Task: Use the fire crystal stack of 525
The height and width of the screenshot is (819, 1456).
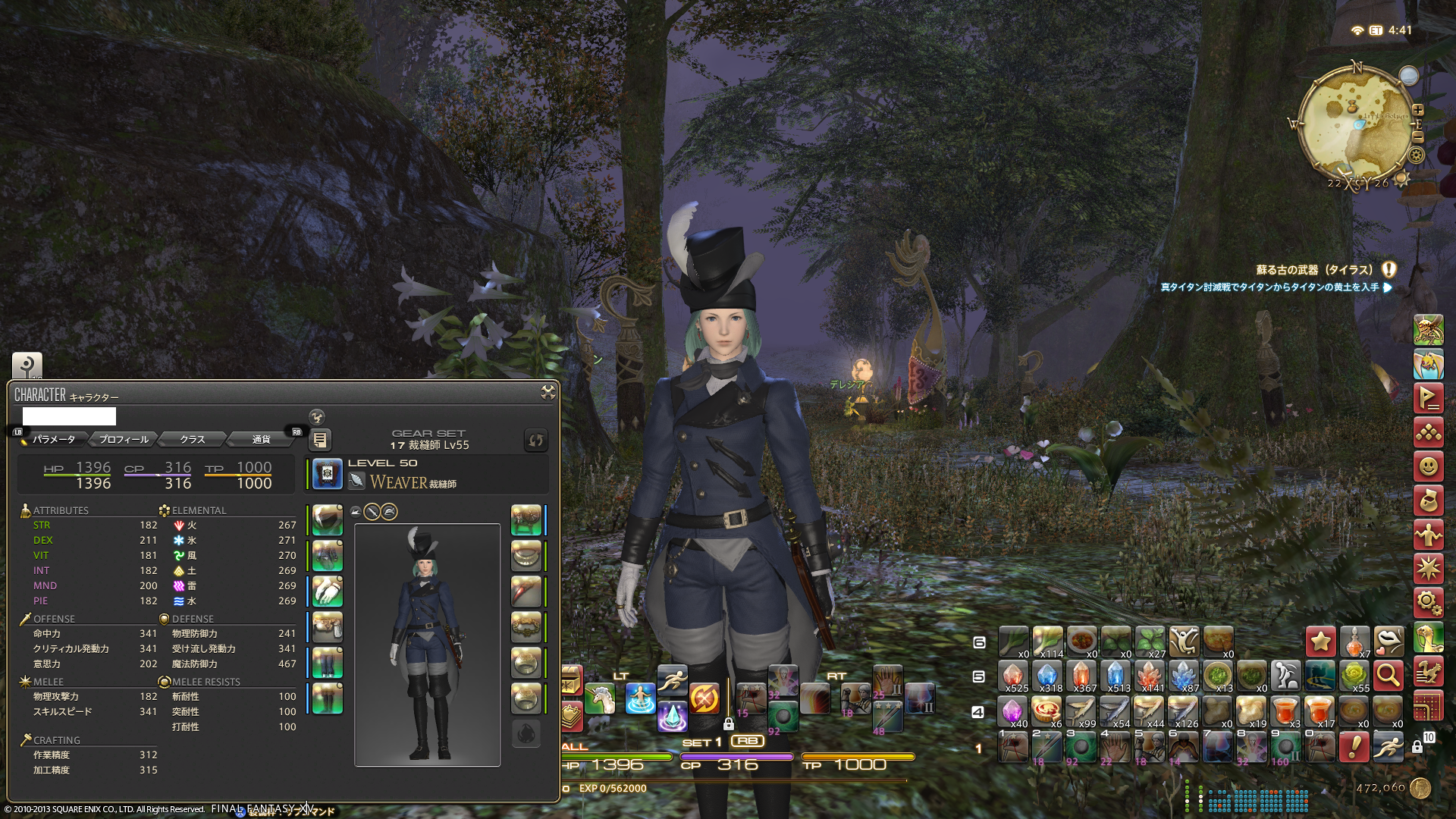Action: 1013,675
